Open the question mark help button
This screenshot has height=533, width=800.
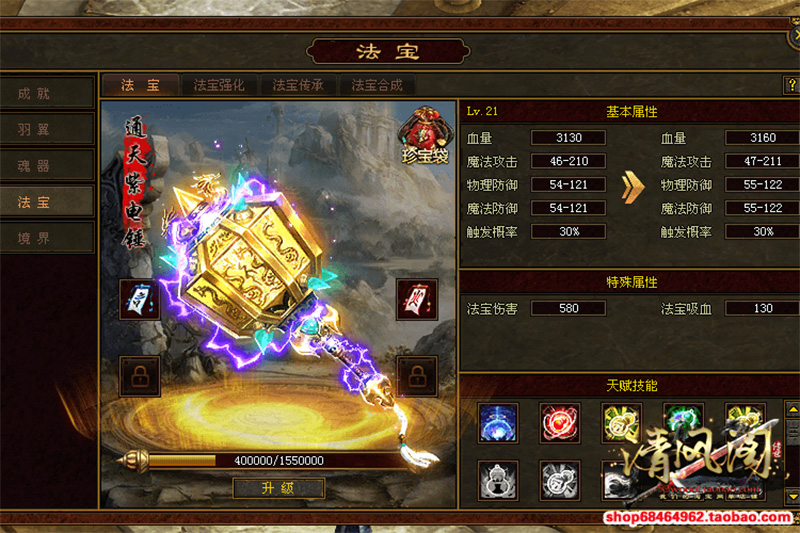coord(790,86)
